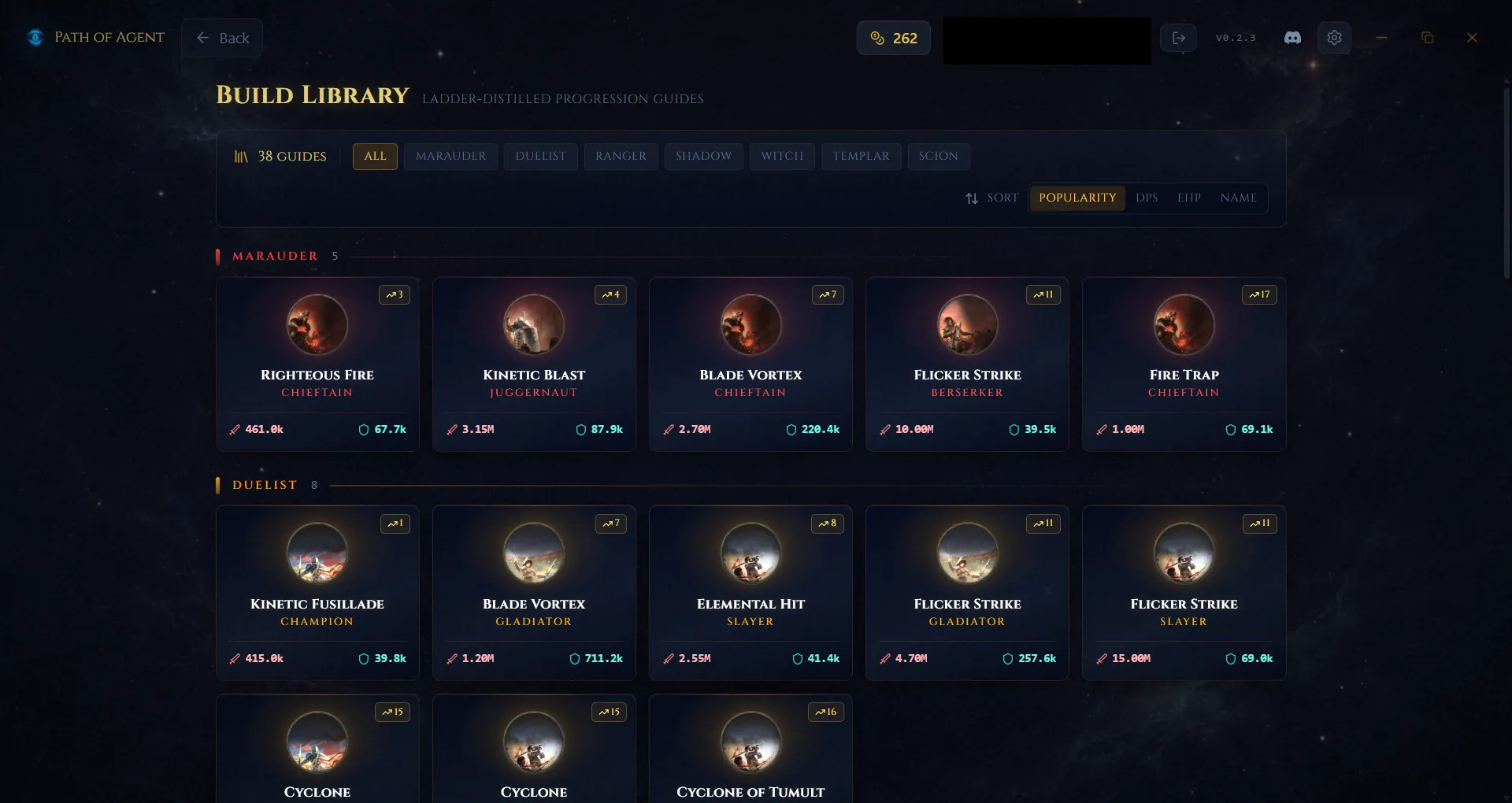
Task: Open the Path of Agent logo icon
Action: [x=35, y=37]
